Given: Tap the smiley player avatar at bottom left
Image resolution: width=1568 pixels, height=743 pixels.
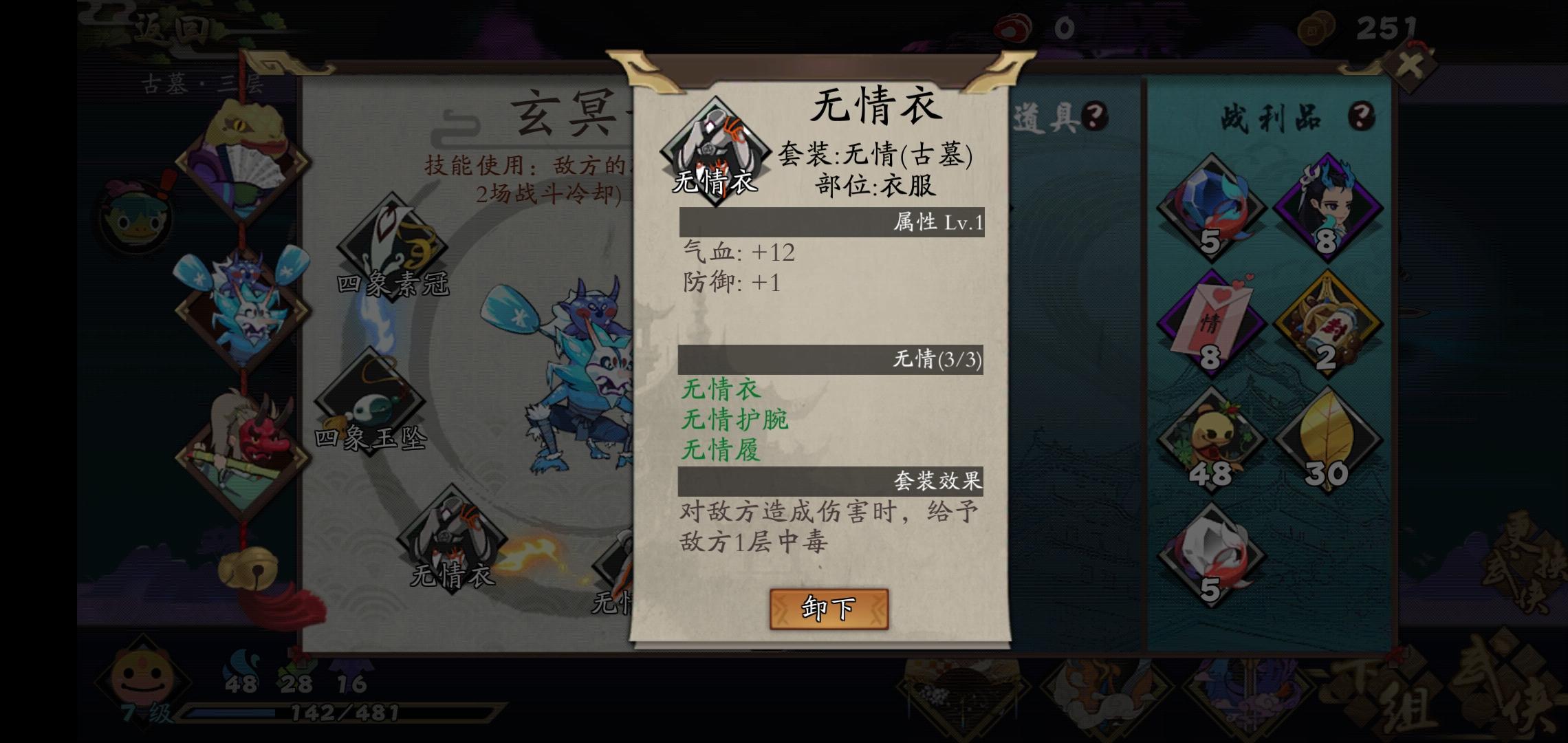Looking at the screenshot, I should click(x=141, y=678).
